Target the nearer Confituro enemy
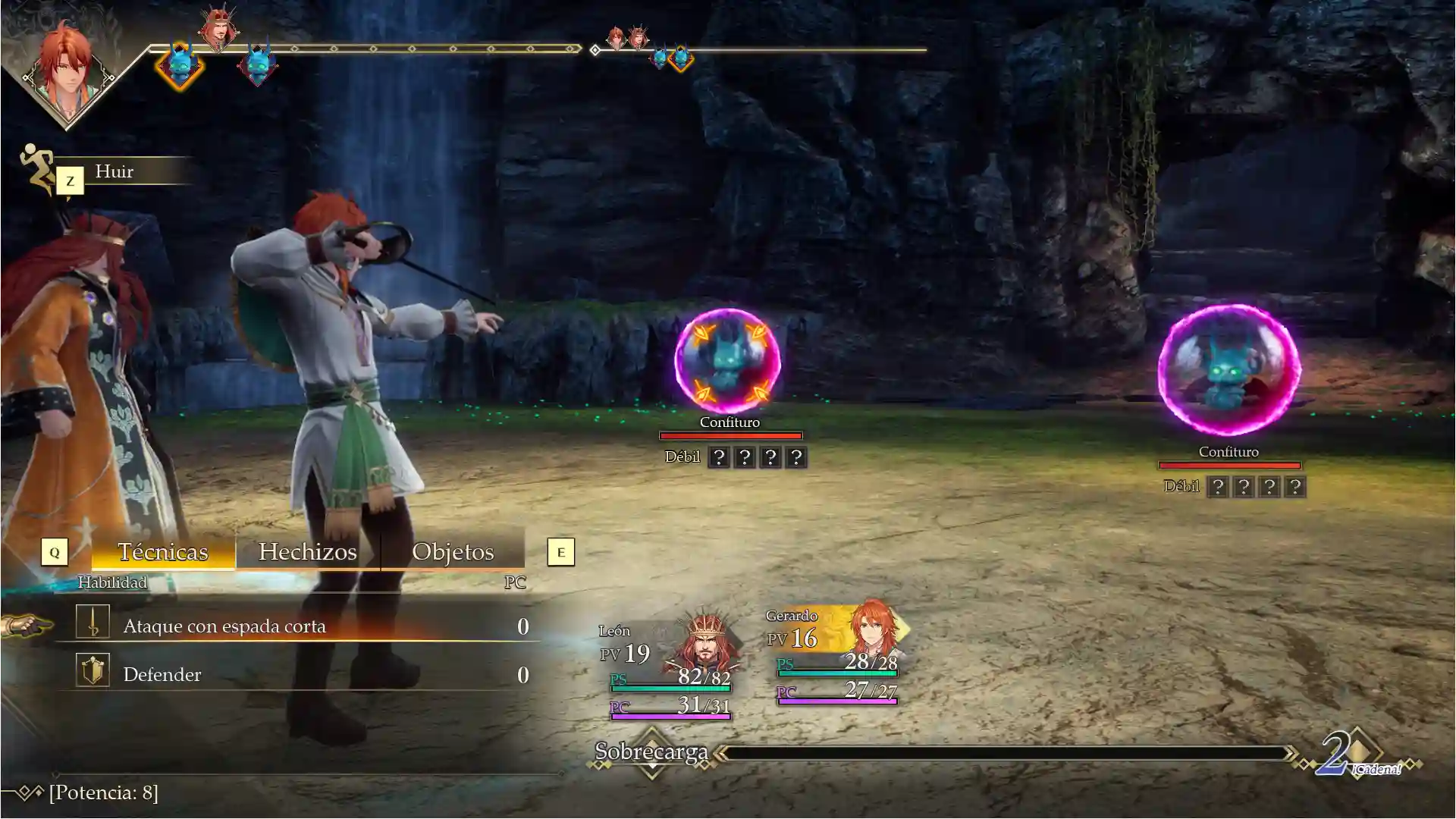1456x819 pixels. (728, 360)
